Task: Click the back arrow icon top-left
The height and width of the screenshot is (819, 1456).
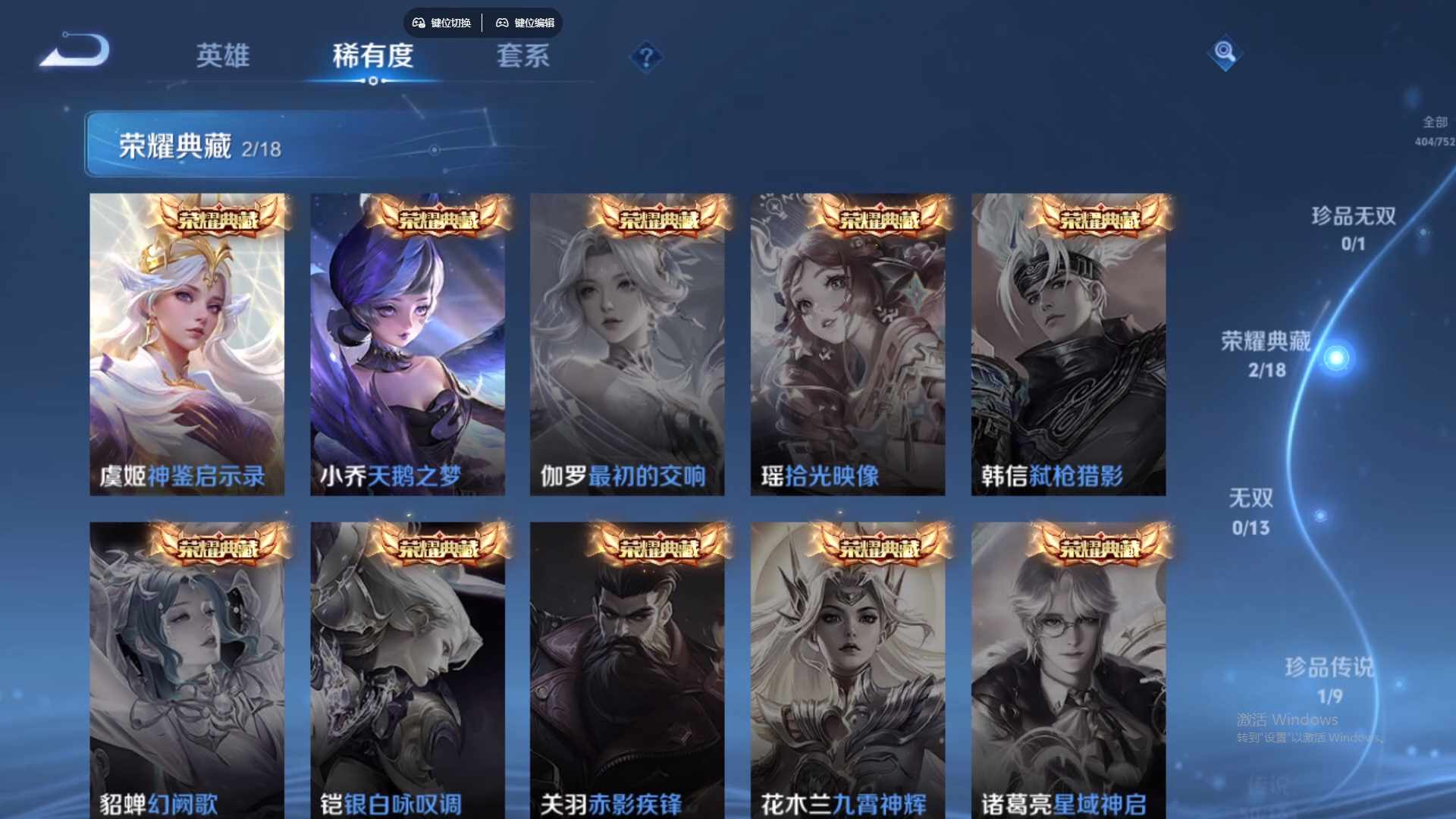Action: pos(74,51)
